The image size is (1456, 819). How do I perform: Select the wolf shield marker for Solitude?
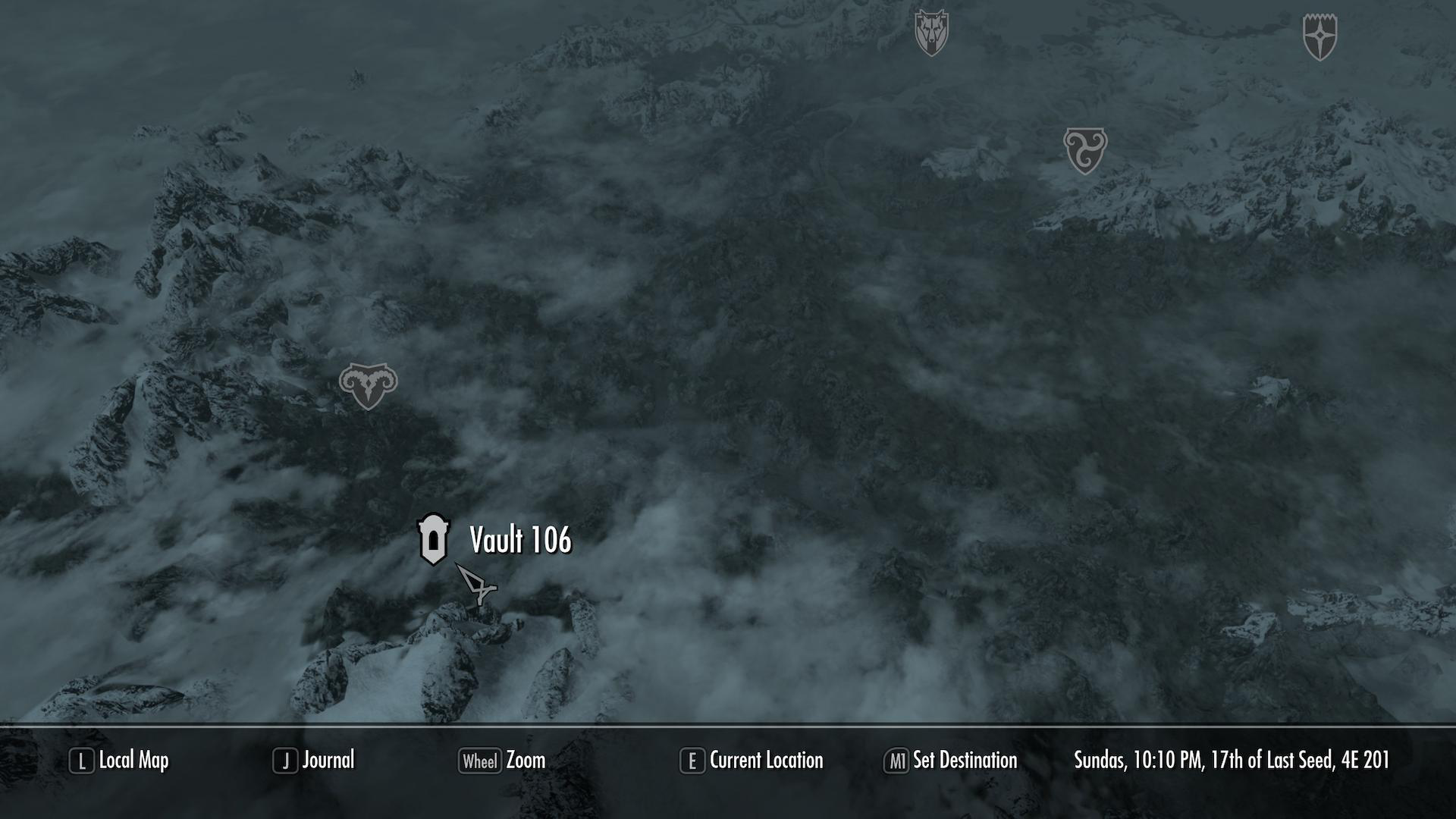(932, 30)
